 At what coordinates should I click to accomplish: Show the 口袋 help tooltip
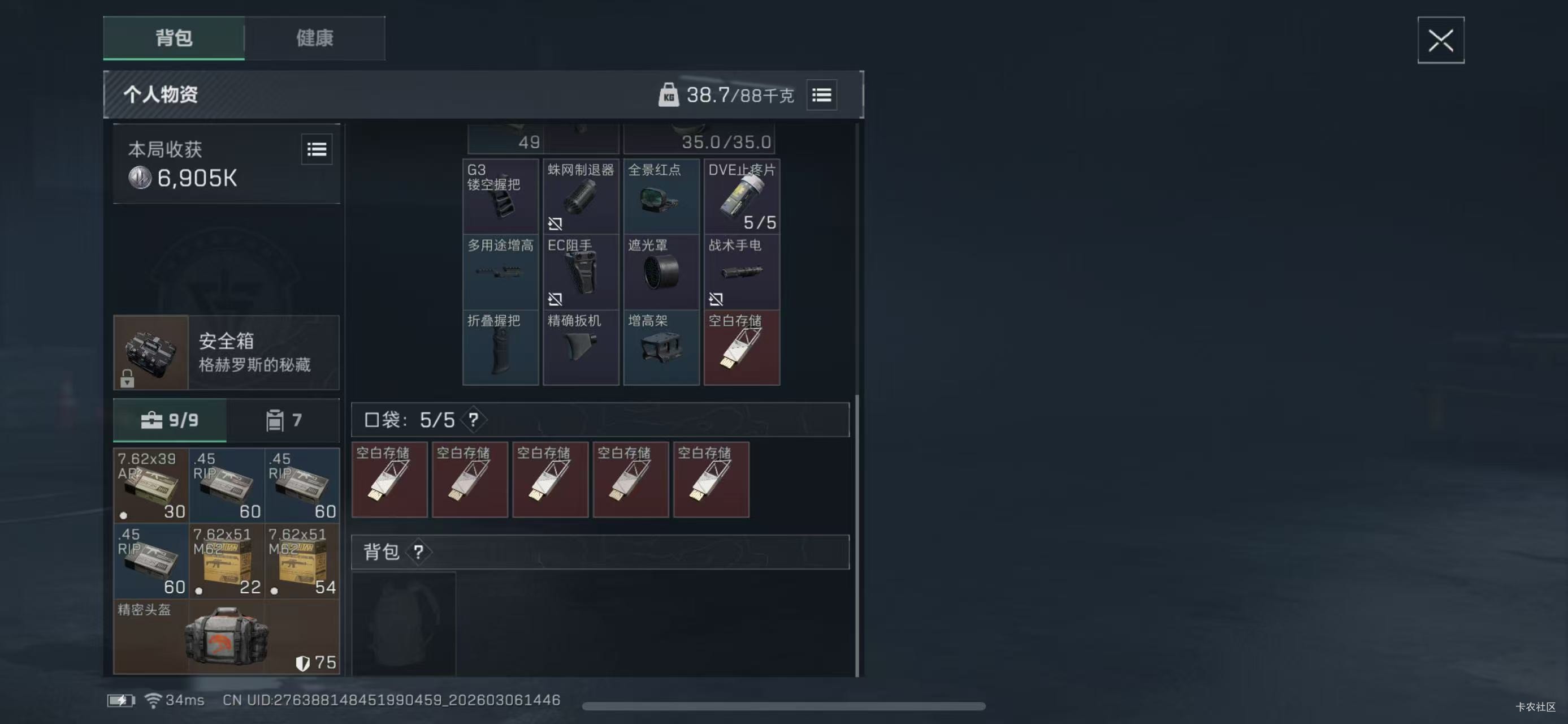click(473, 420)
